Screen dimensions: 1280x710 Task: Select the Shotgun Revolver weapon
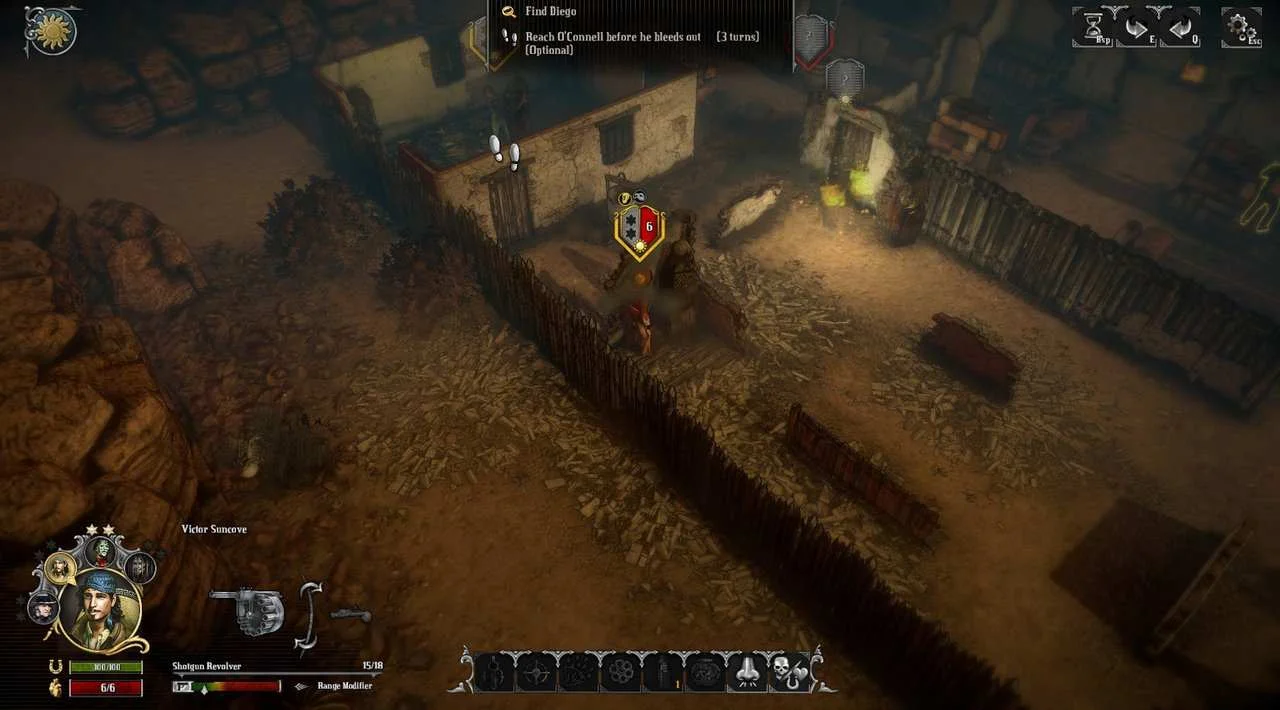click(x=247, y=610)
